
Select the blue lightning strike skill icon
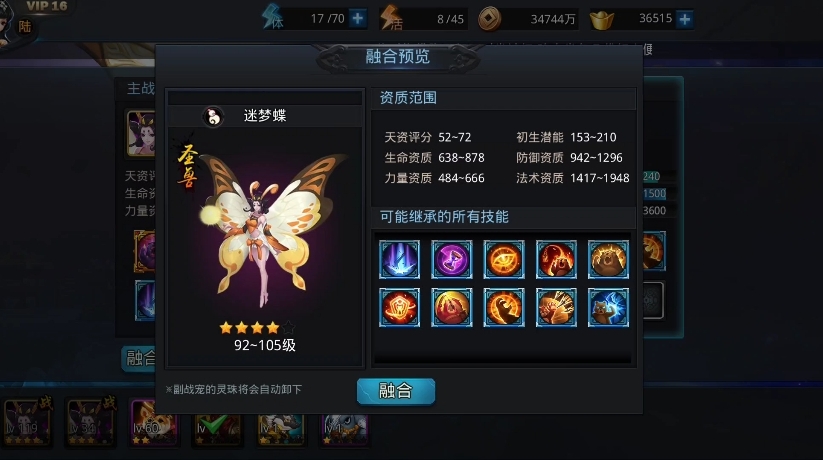click(400, 259)
